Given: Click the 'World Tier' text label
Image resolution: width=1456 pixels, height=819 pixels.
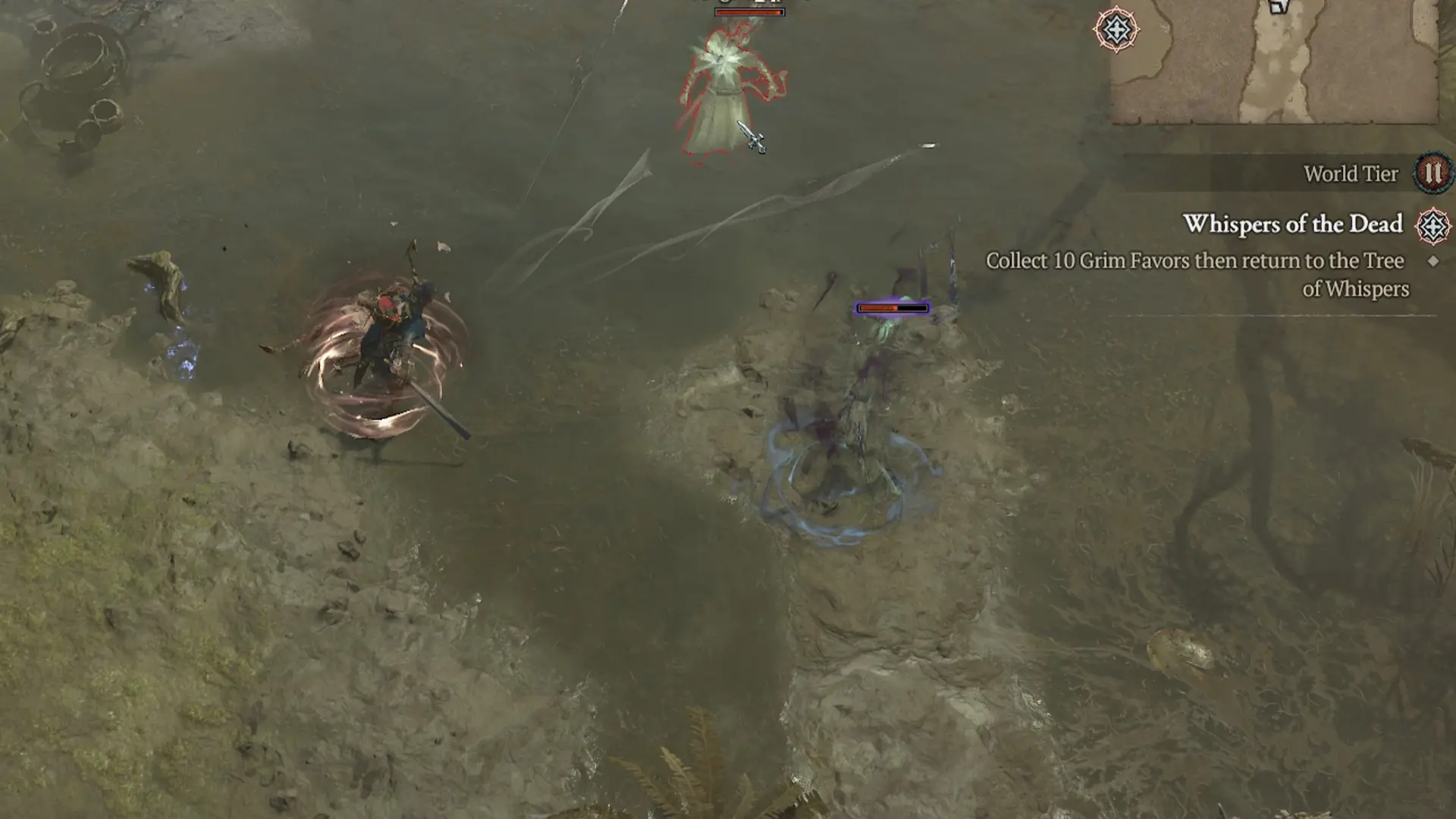Looking at the screenshot, I should pos(1351,174).
